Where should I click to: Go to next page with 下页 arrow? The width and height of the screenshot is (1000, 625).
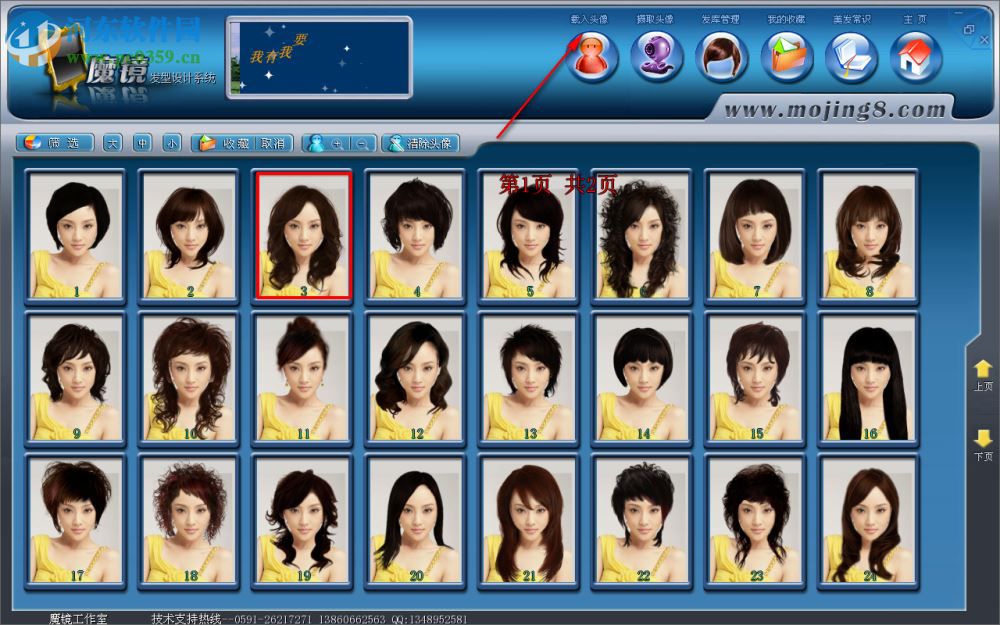click(983, 443)
